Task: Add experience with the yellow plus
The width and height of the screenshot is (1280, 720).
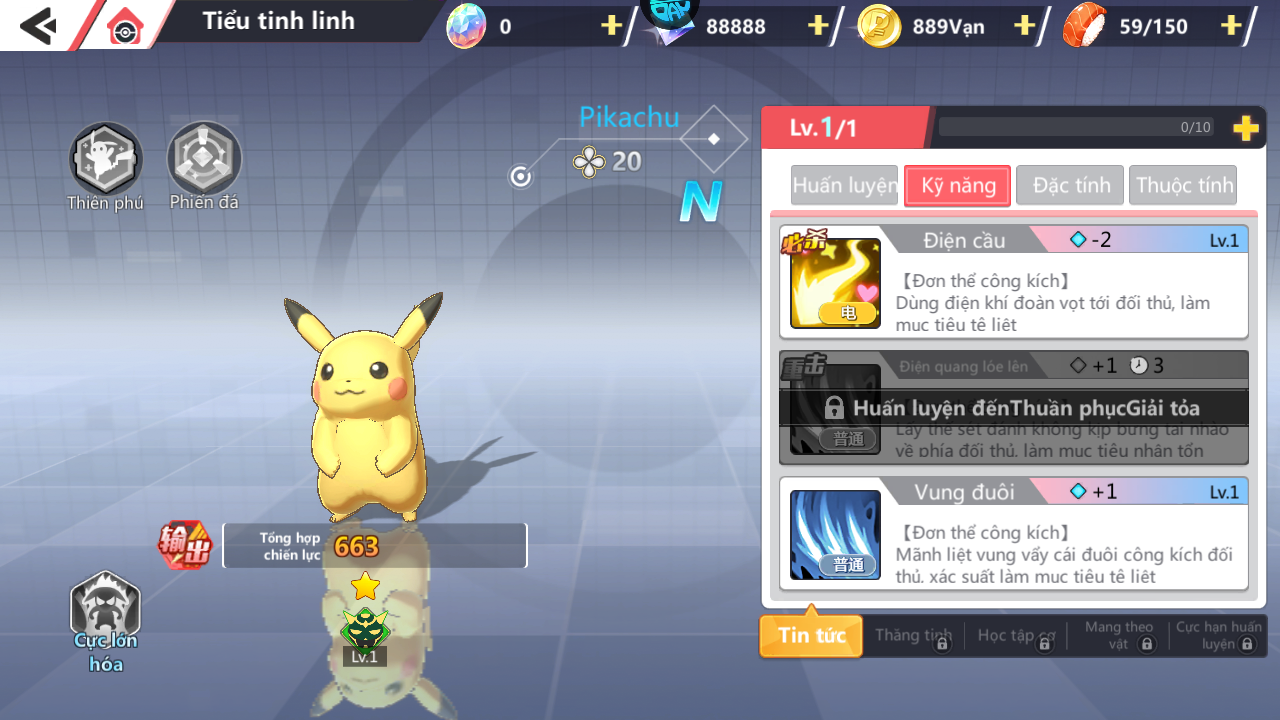Action: 1245,128
